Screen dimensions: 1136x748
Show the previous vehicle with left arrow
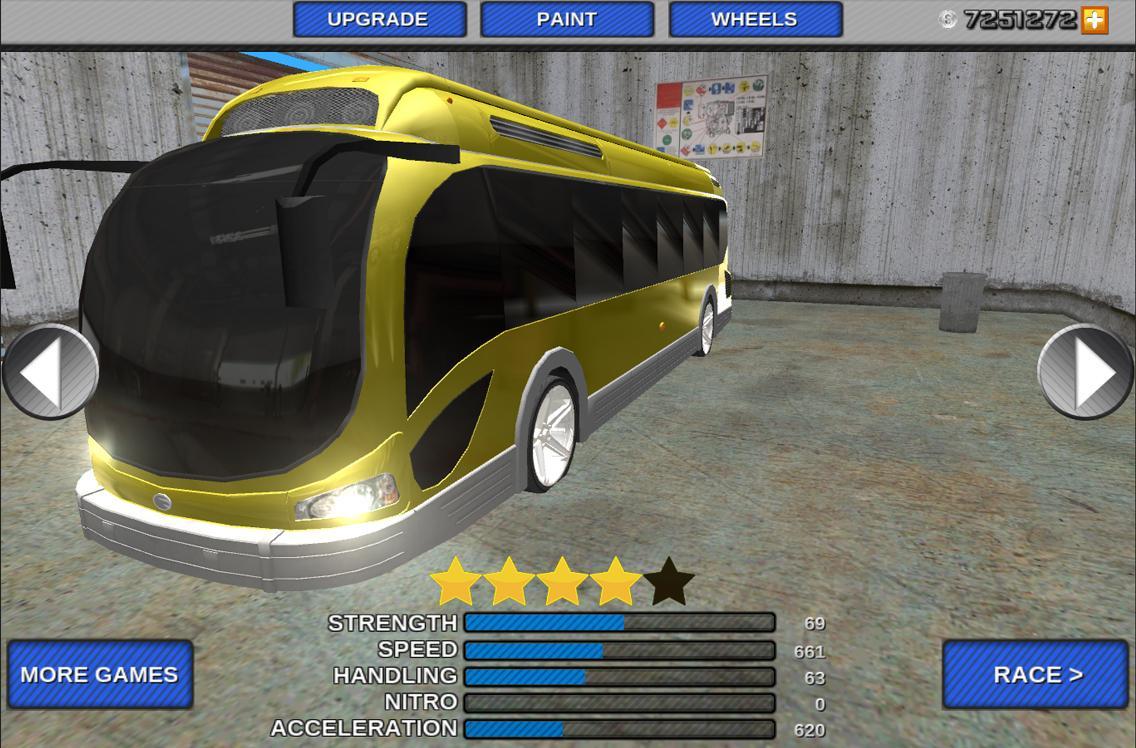48,371
